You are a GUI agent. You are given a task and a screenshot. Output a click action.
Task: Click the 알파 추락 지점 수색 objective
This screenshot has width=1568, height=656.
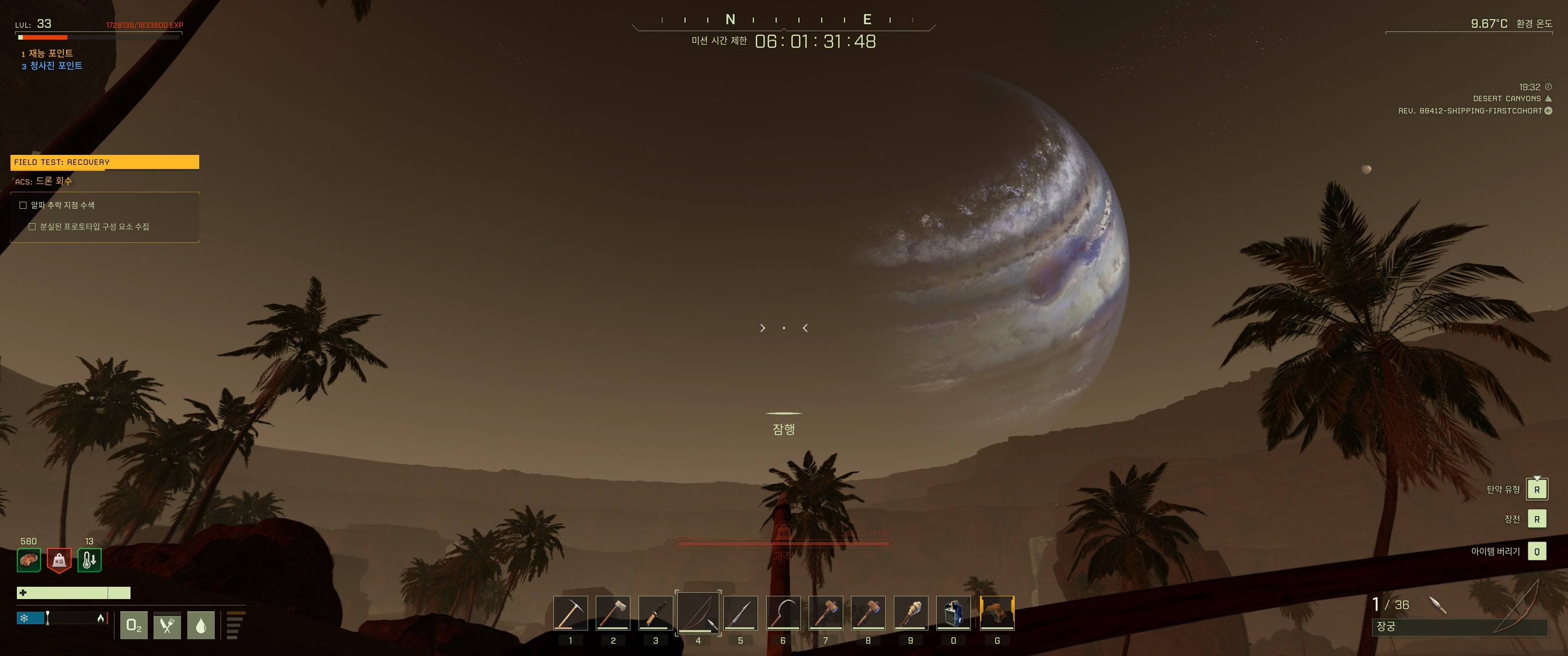pos(63,205)
